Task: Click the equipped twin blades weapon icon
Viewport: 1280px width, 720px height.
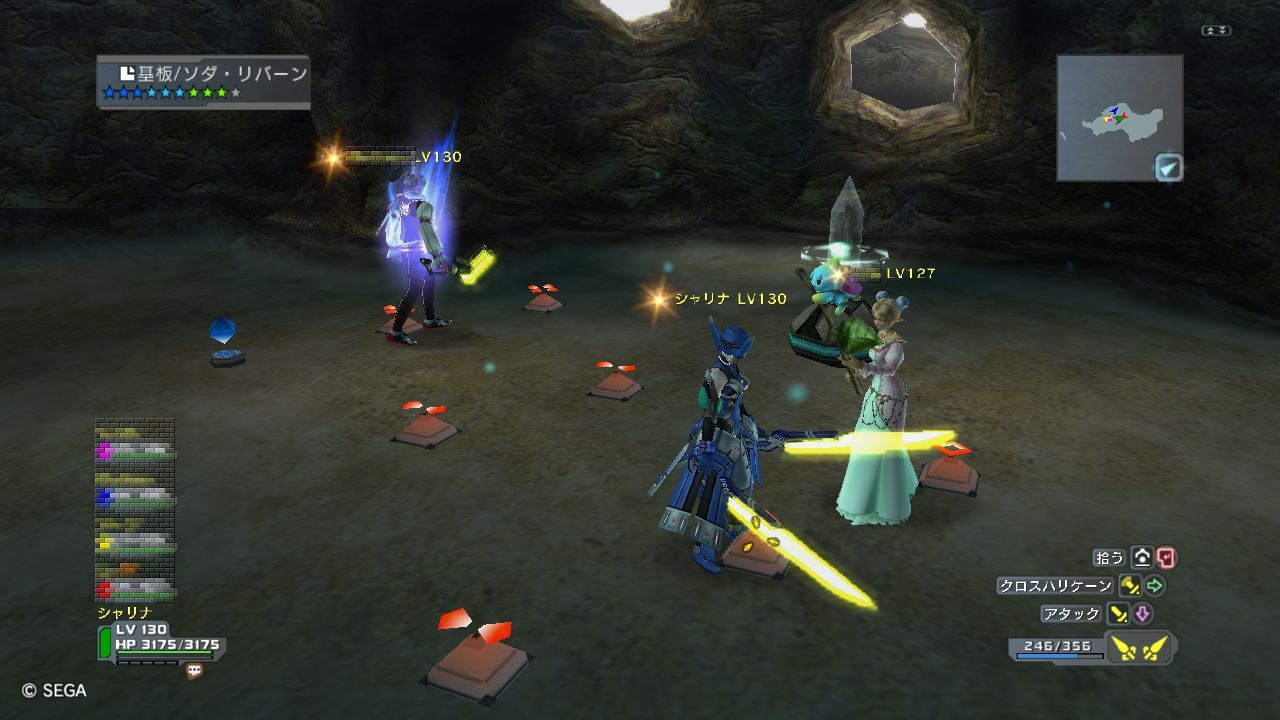Action: 1141,649
